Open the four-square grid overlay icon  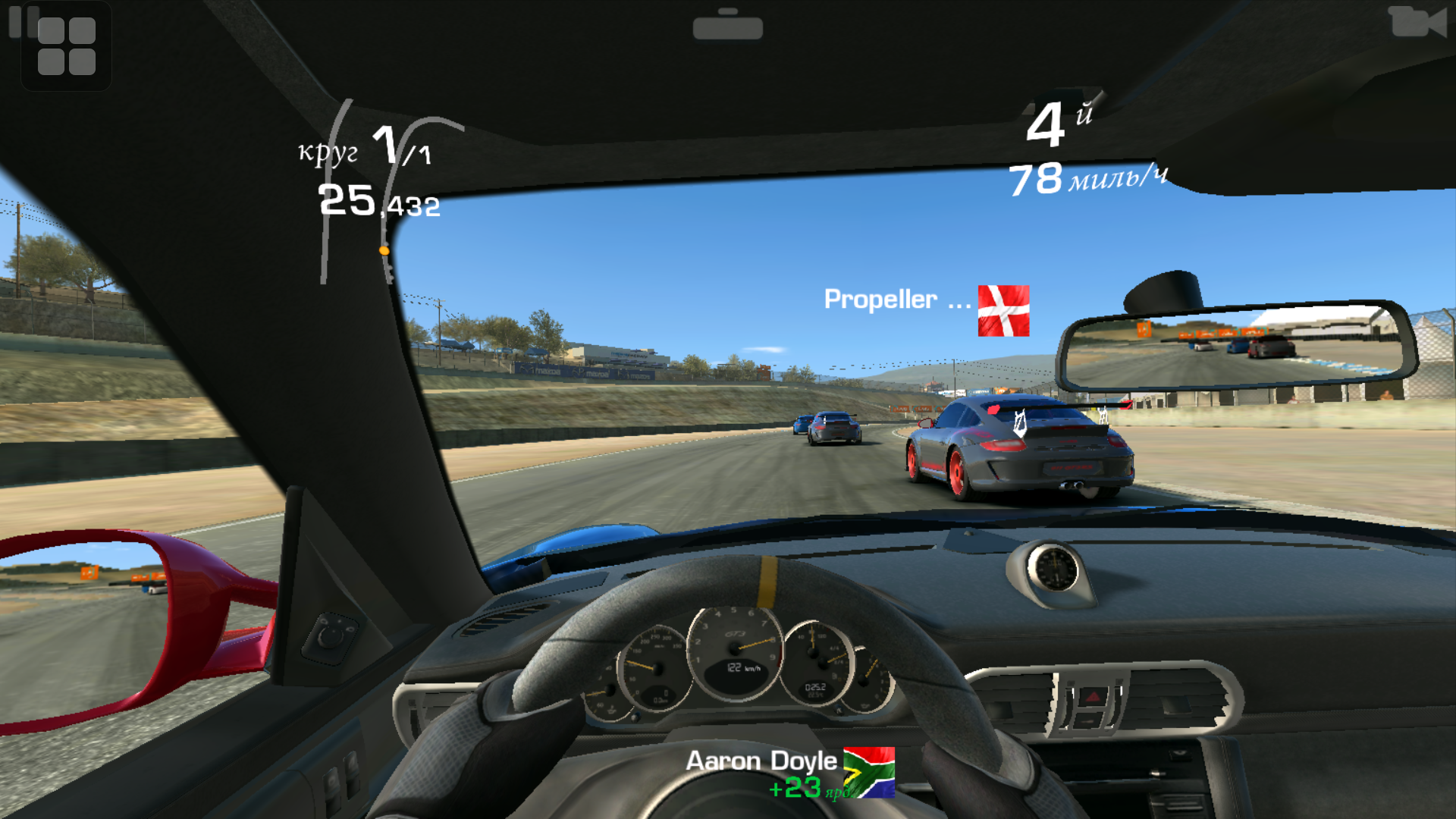click(67, 46)
